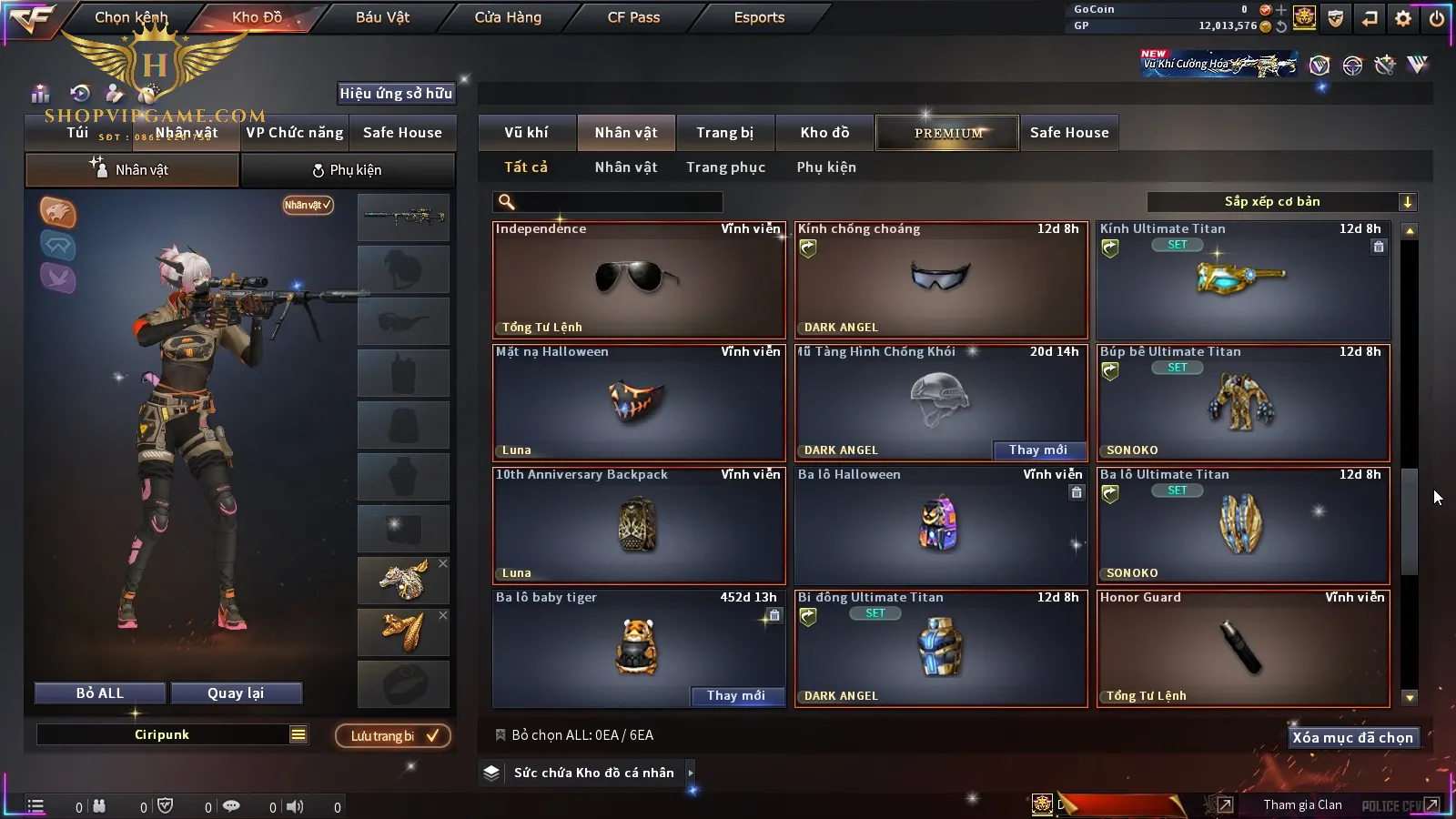Go to the Esports menu
Viewport: 1456px width, 819px height.
(759, 17)
